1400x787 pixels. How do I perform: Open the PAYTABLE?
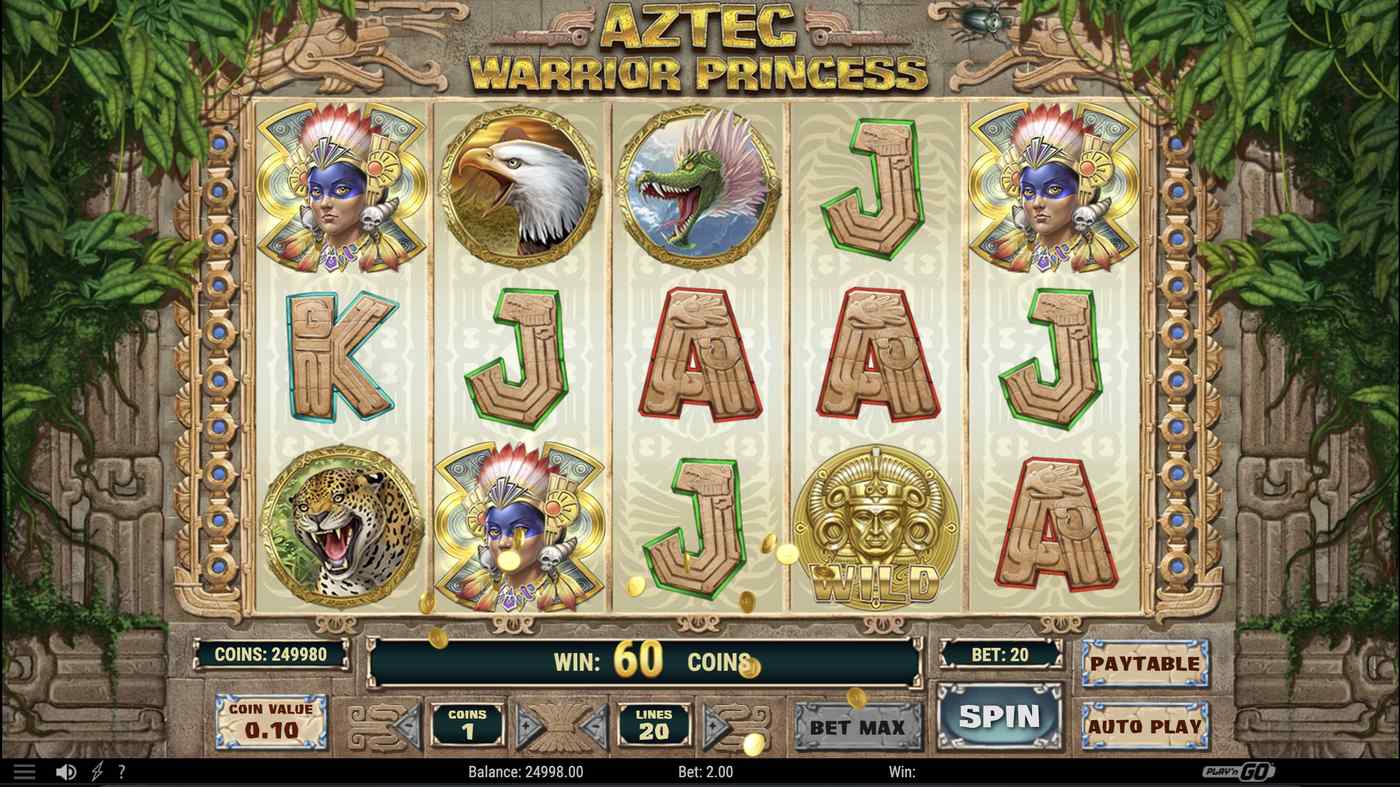1144,663
